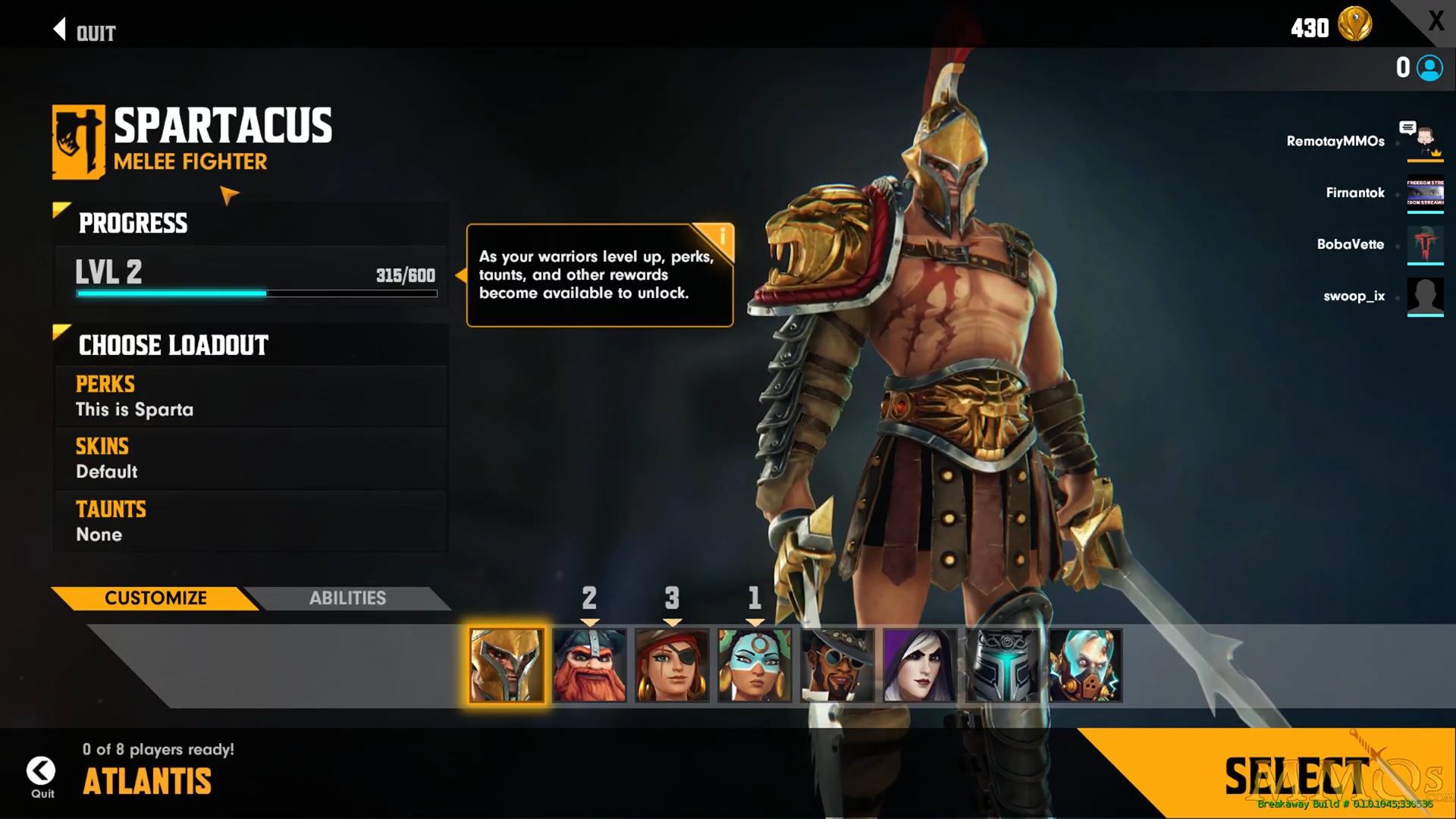Choose the red-bearded viking warrior portrait

click(589, 665)
